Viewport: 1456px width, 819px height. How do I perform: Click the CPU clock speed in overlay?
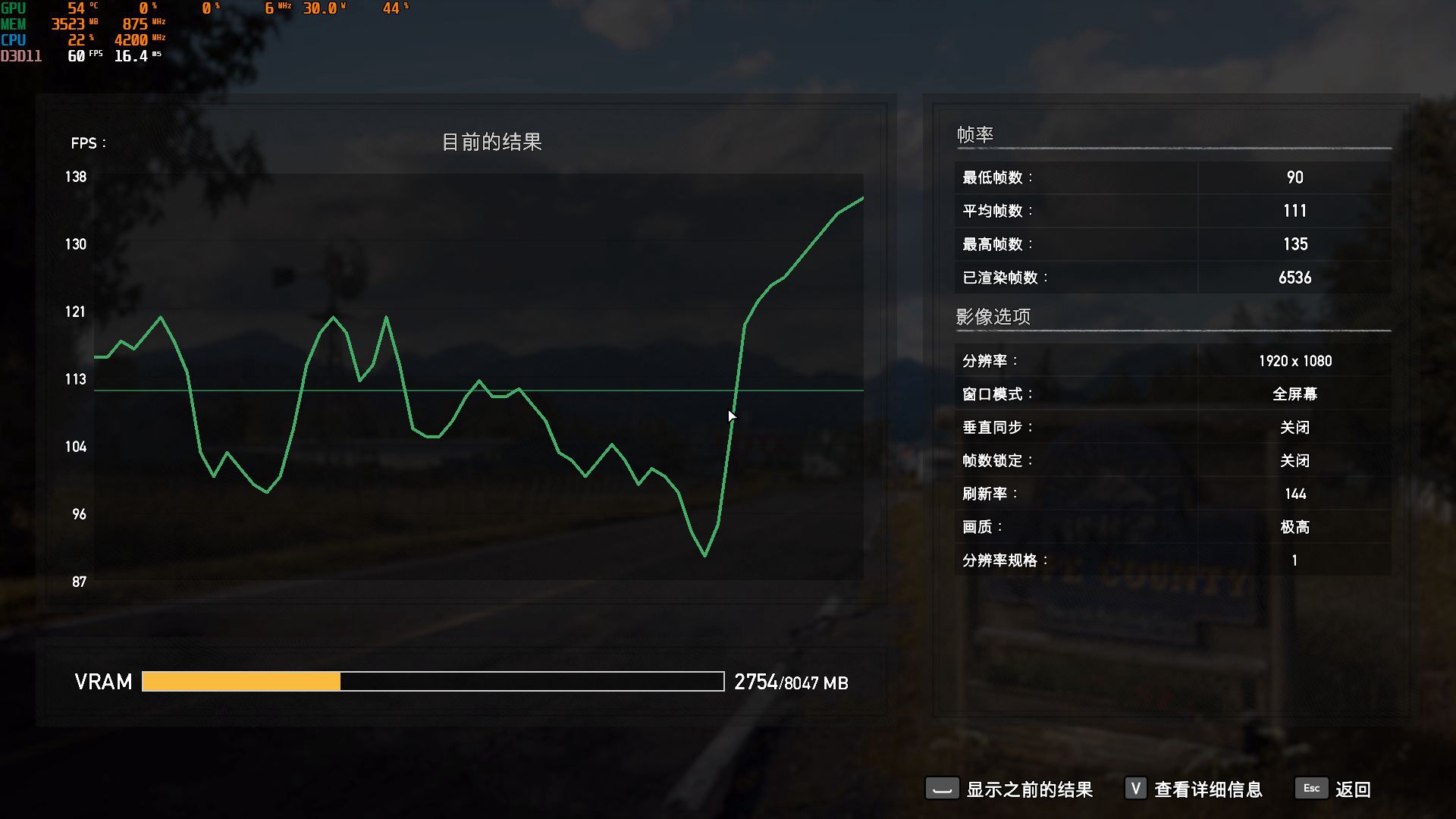[130, 40]
